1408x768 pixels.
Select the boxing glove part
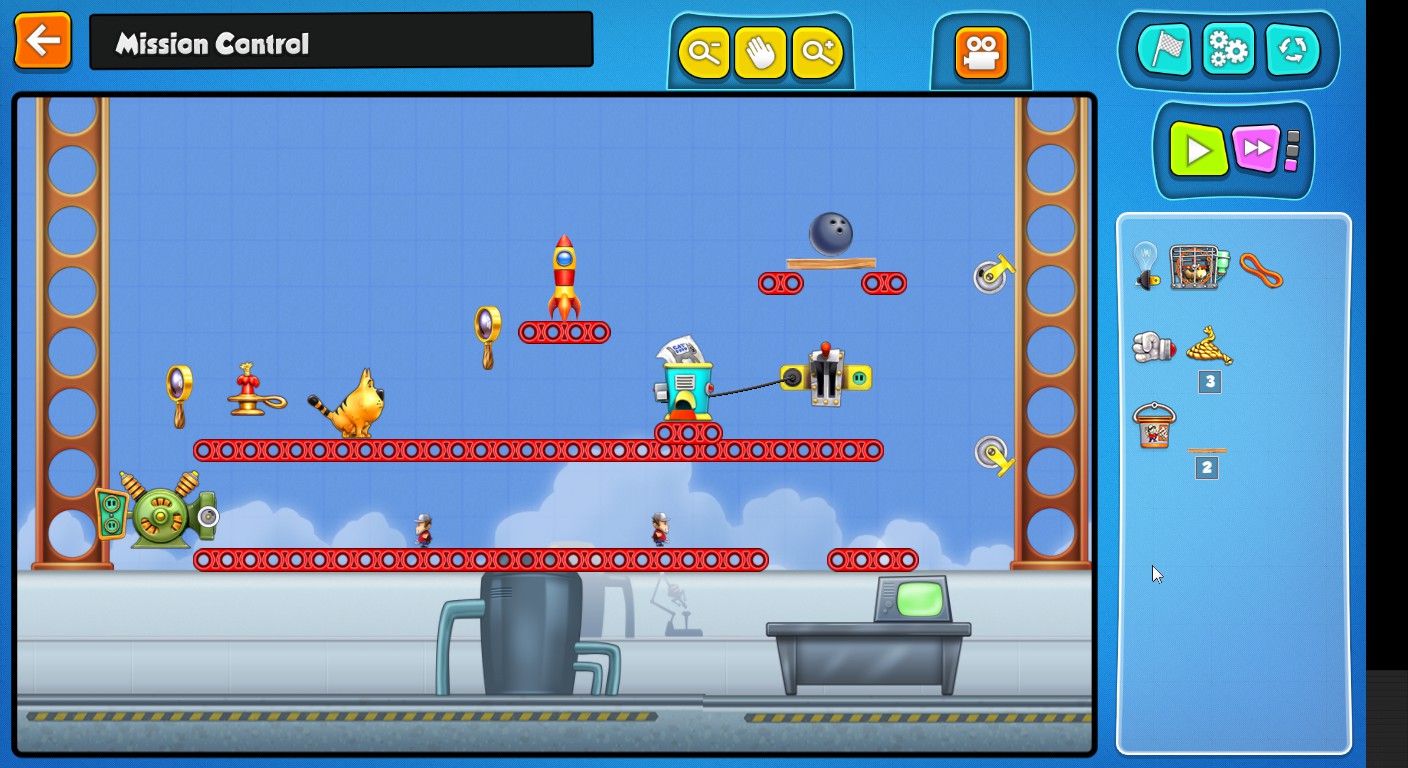click(1153, 347)
